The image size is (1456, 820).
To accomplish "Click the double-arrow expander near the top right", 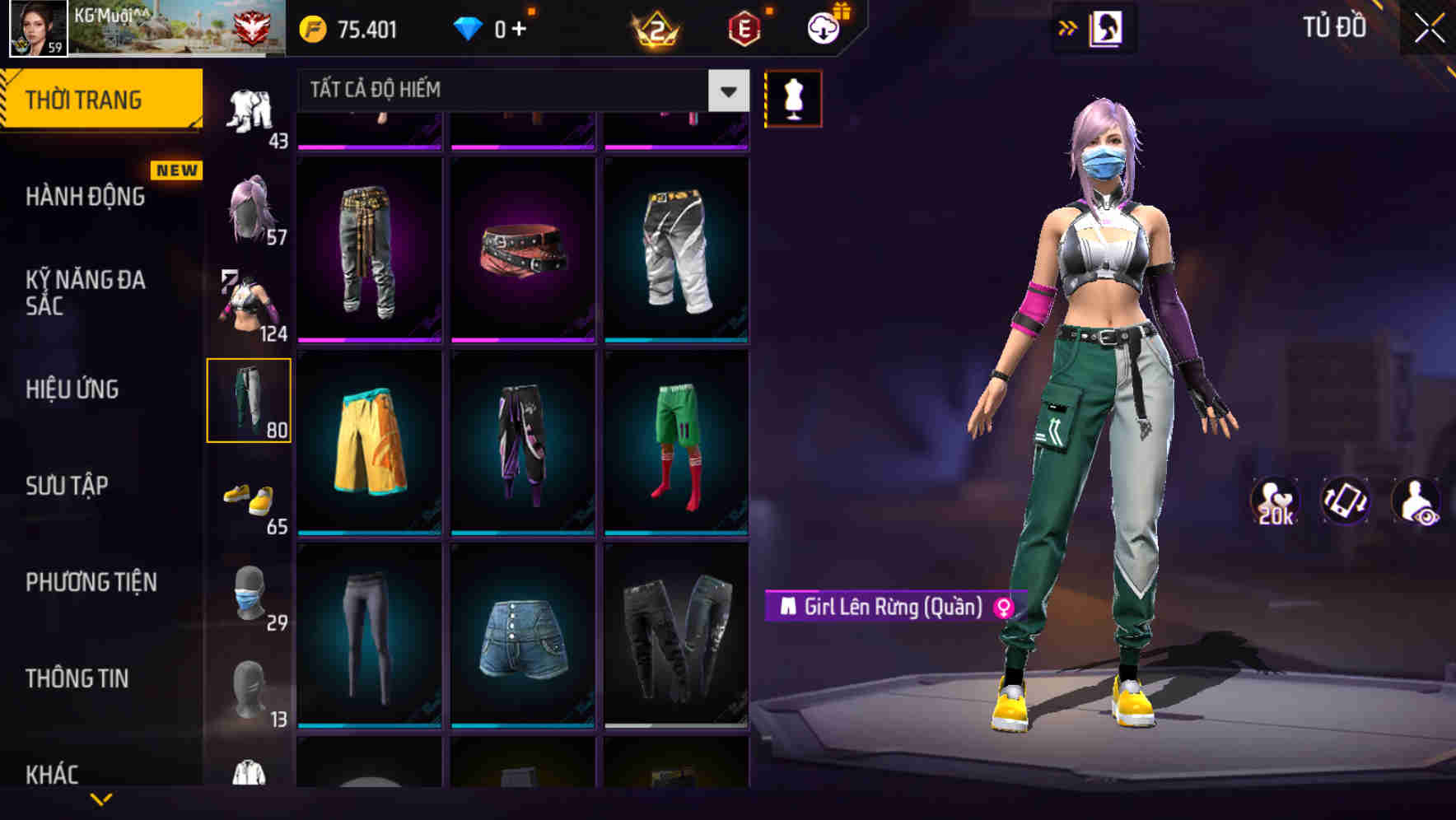I will click(x=1068, y=27).
